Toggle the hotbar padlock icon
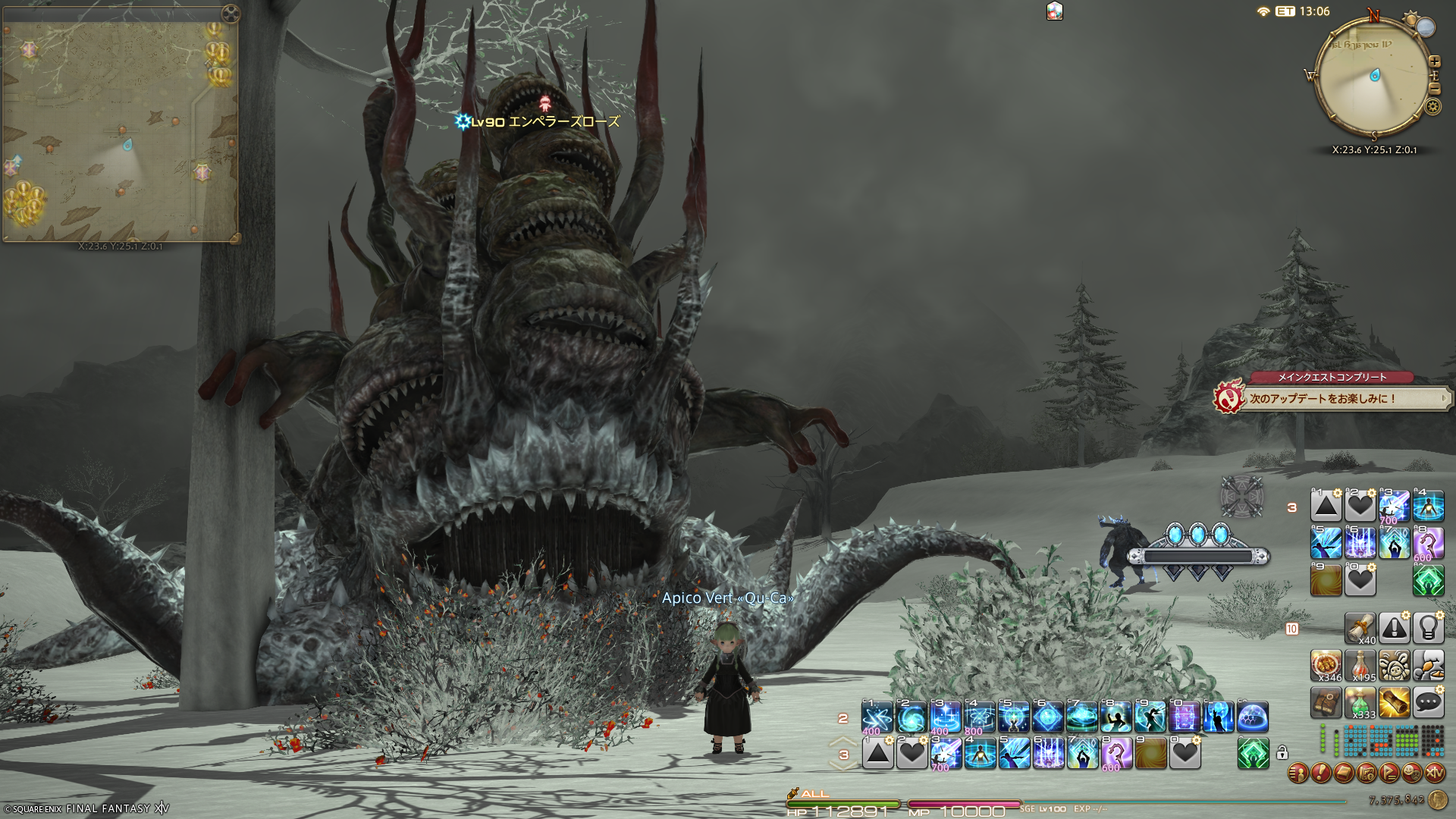This screenshot has width=1456, height=819. [1282, 753]
